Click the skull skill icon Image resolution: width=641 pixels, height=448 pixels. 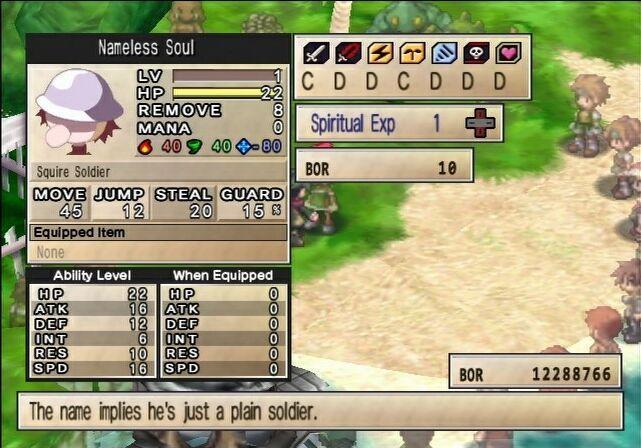pos(476,53)
